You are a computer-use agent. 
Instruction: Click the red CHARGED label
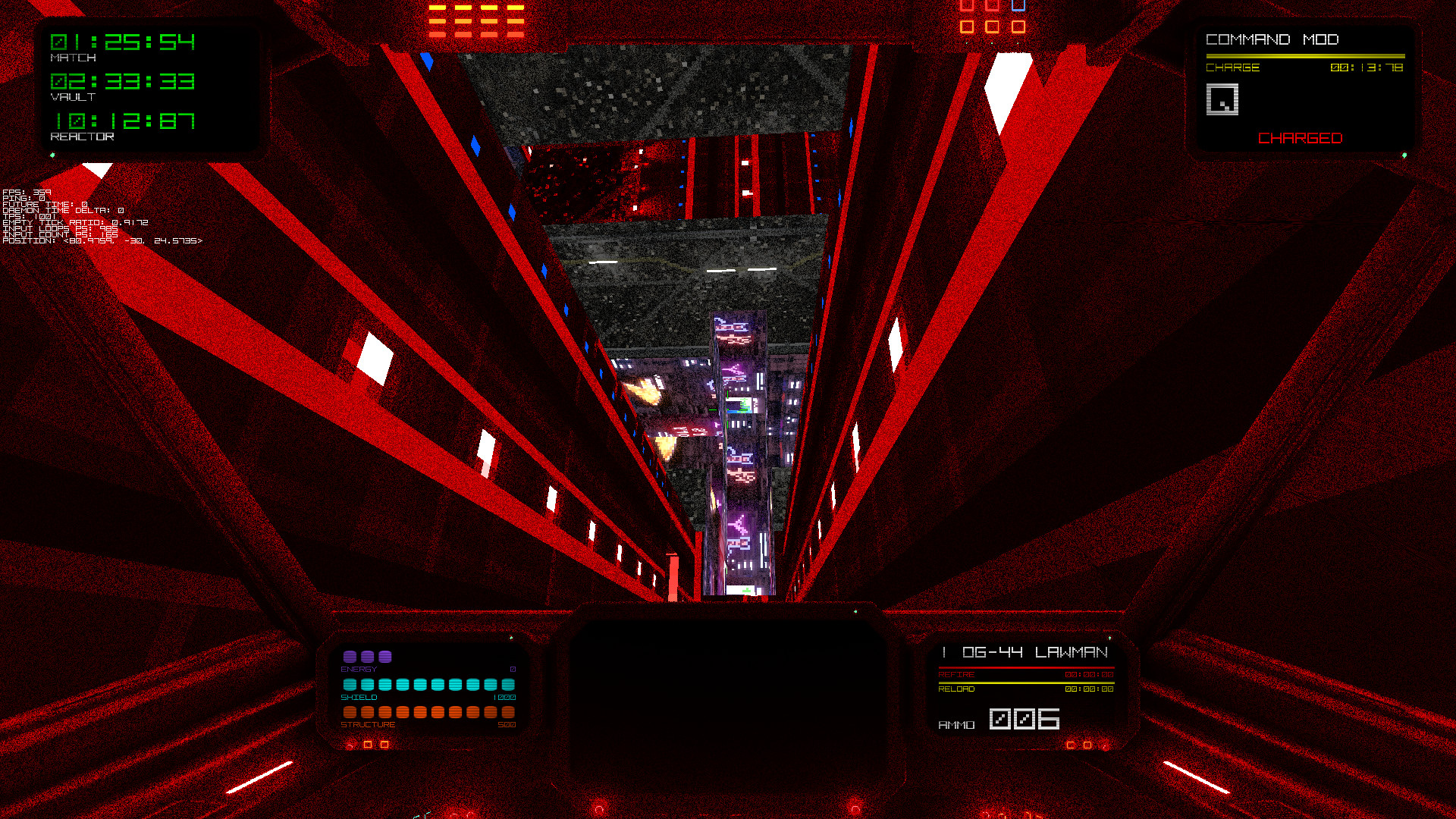(x=1299, y=138)
